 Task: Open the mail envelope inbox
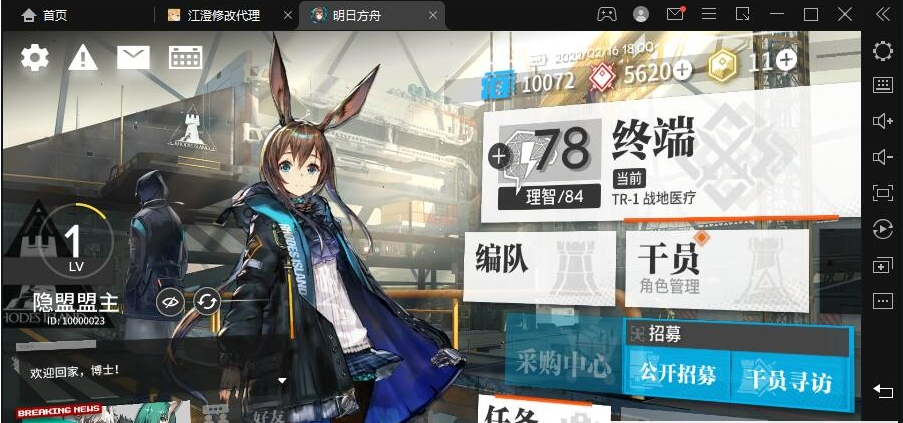tap(133, 58)
